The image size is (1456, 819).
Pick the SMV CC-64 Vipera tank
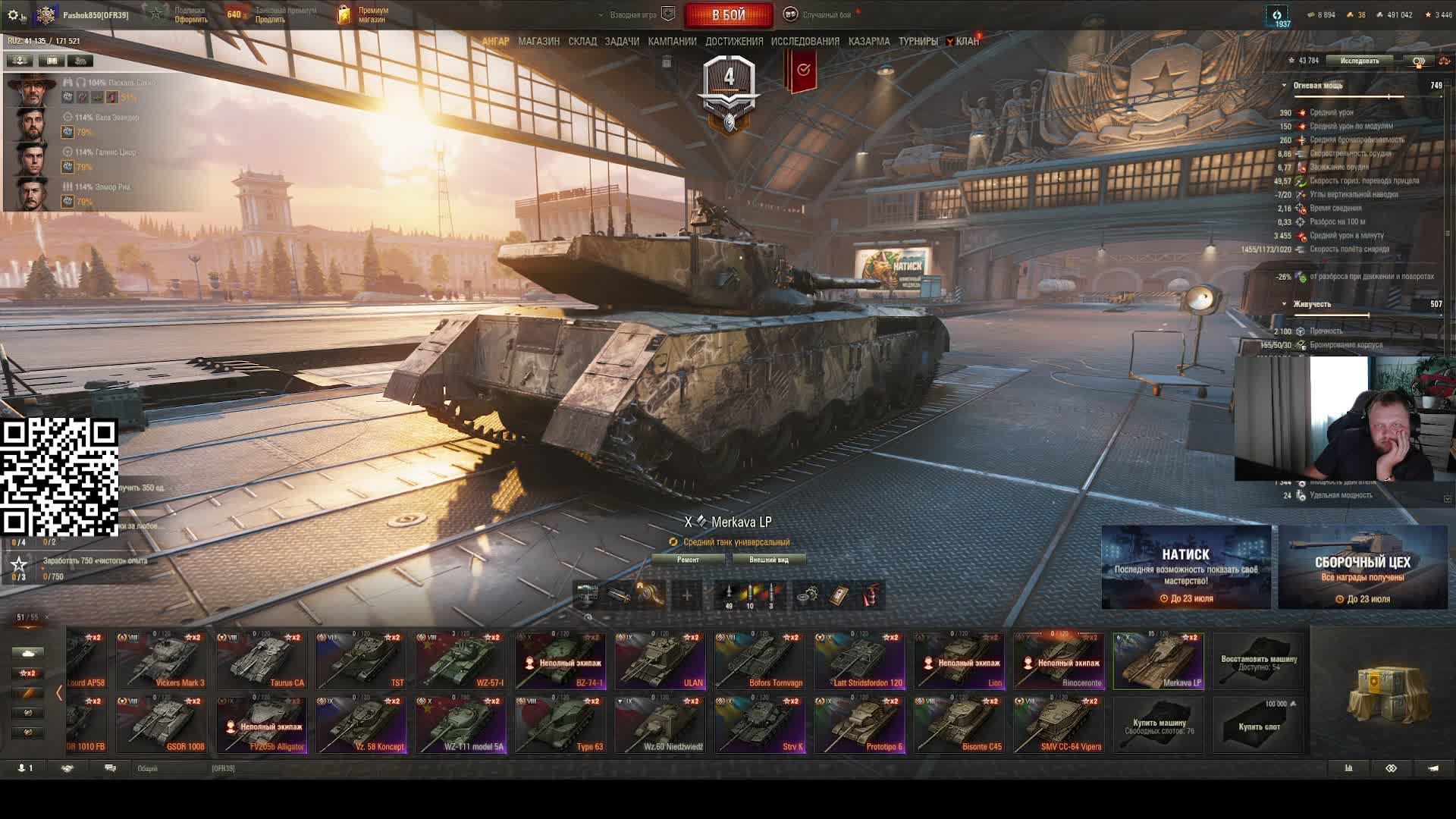point(1059,725)
